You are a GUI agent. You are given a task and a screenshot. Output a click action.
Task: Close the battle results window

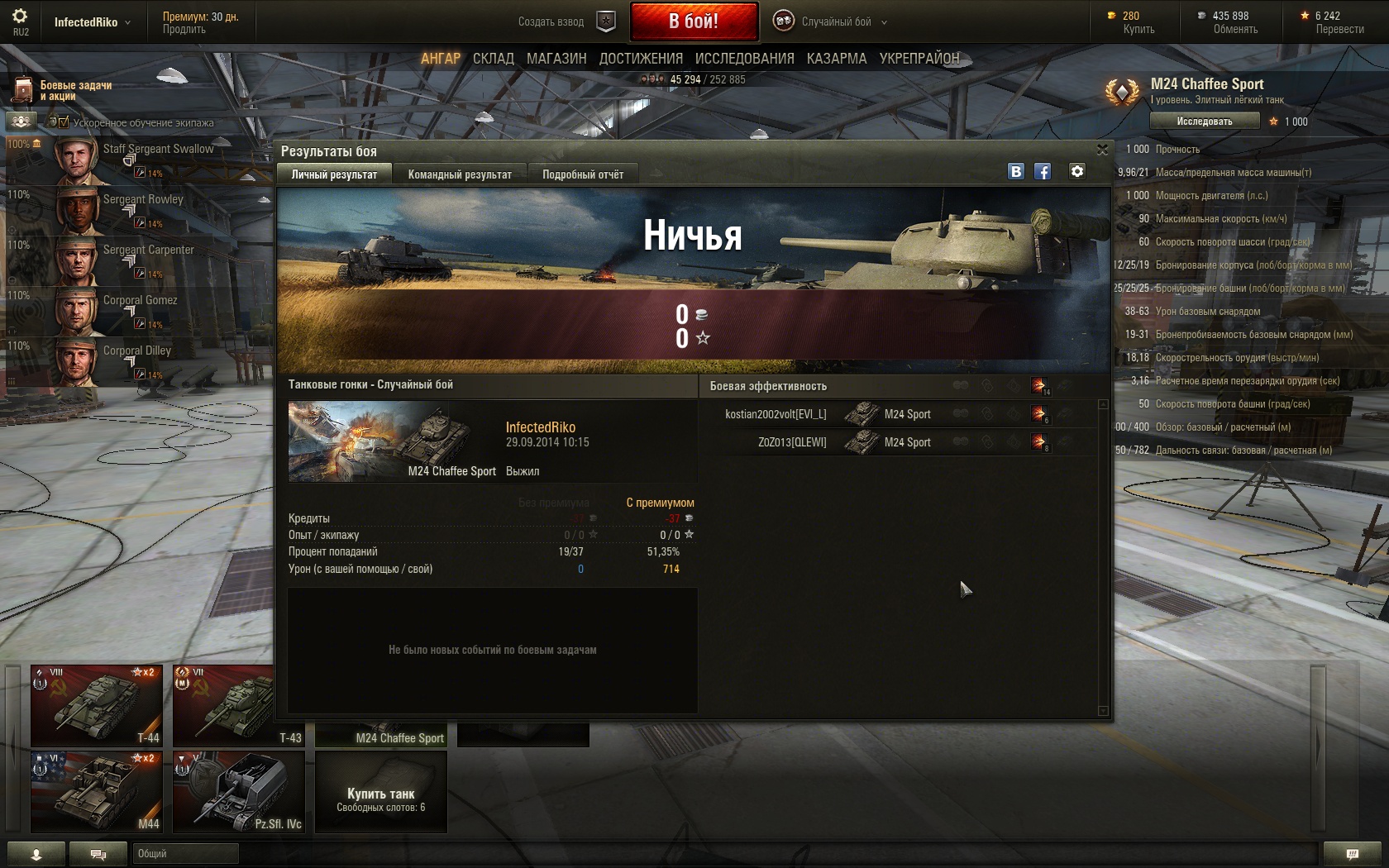click(x=1102, y=150)
